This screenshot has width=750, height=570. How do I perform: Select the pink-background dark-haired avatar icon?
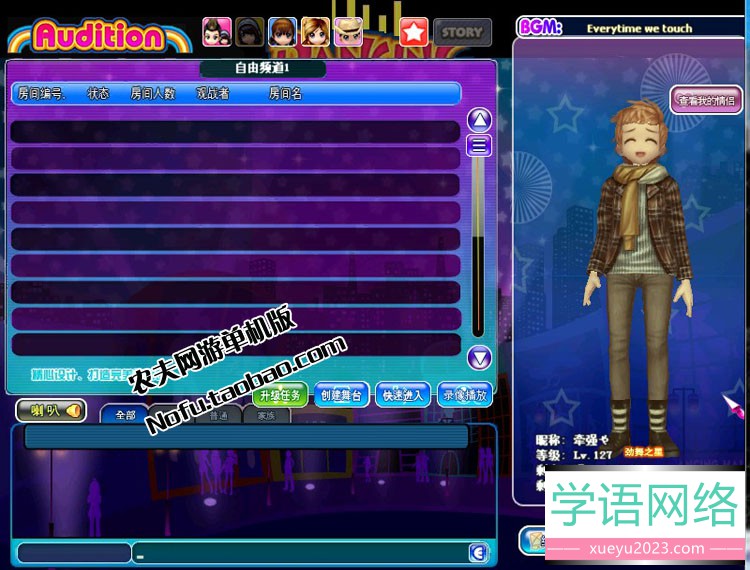pos(217,32)
